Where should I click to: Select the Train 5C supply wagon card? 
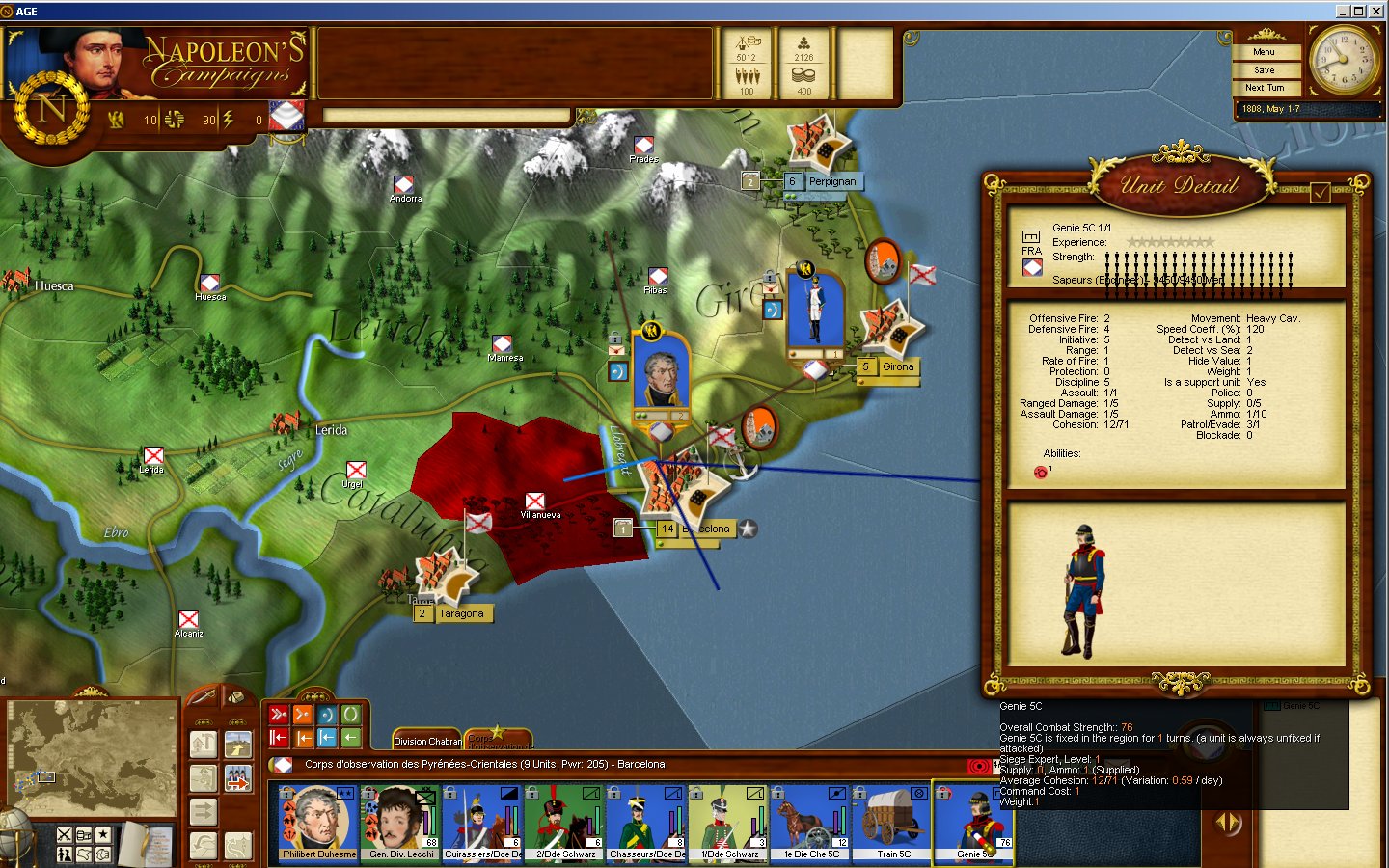(x=892, y=822)
